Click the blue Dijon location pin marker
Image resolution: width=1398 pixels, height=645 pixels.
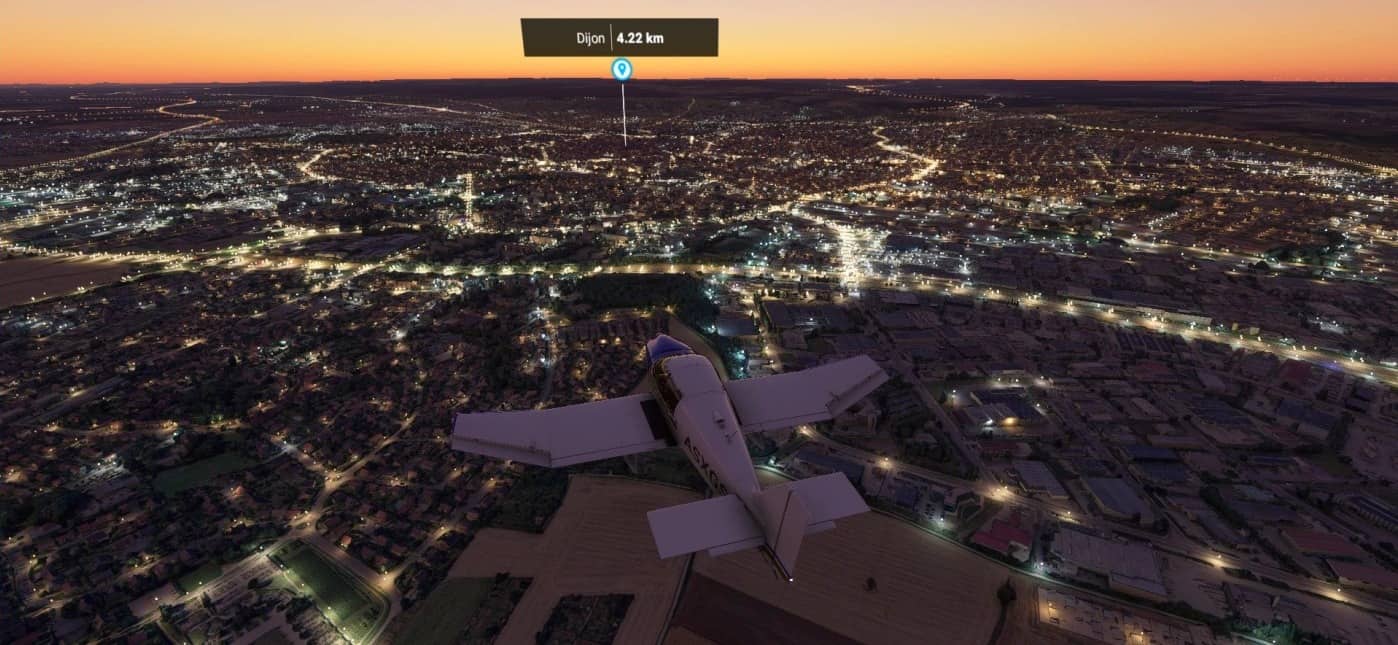pos(621,69)
